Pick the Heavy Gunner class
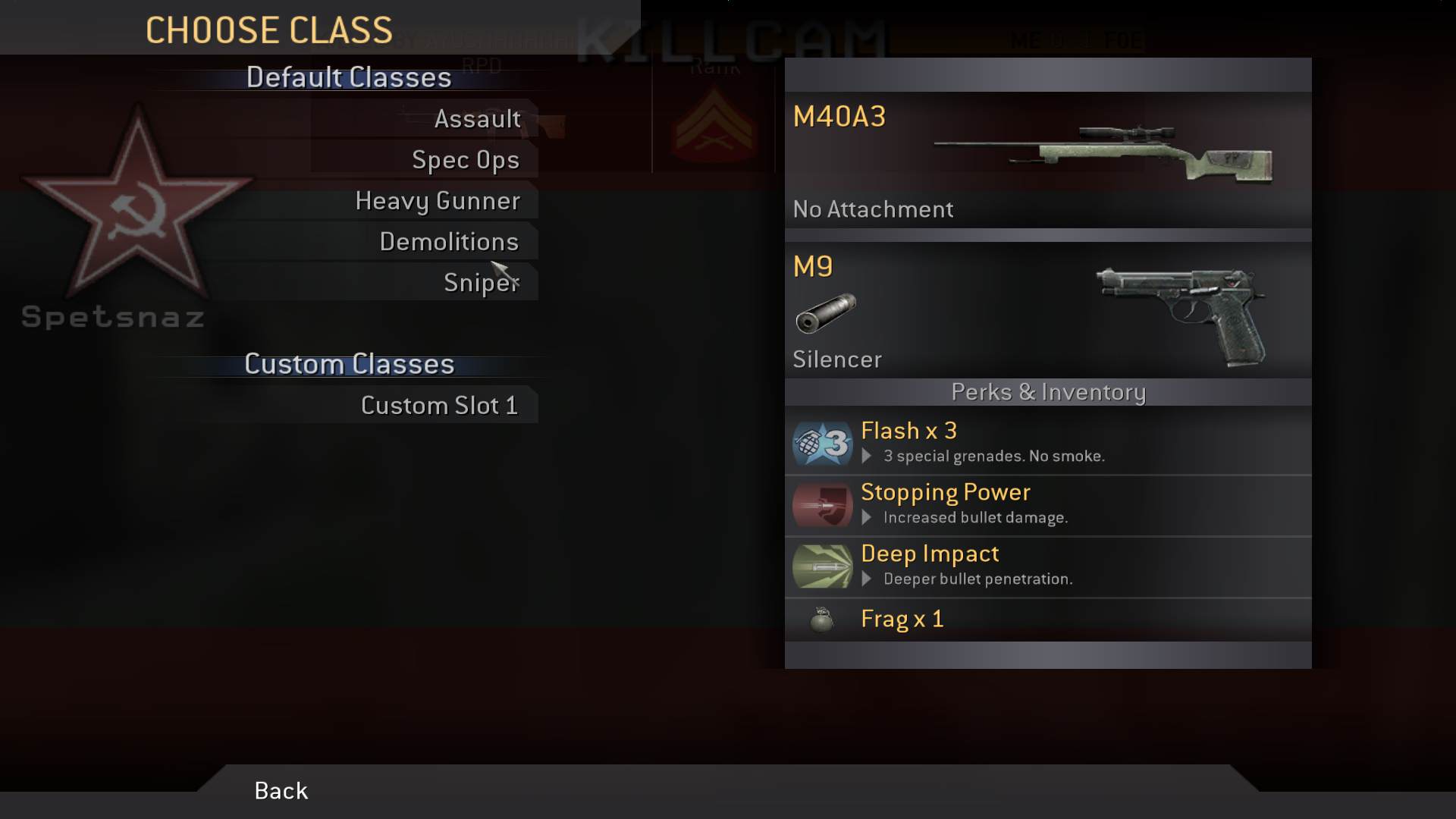The image size is (1456, 819). [x=438, y=201]
